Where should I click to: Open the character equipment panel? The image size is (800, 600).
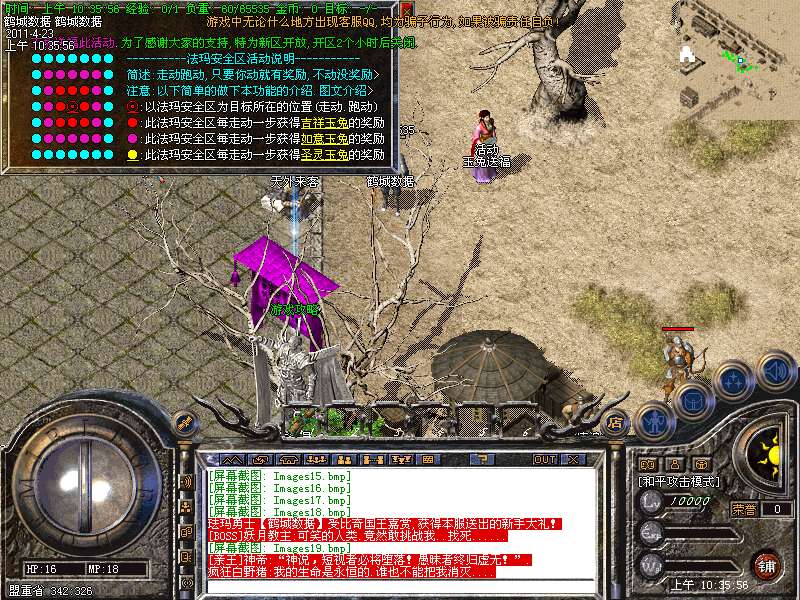[x=655, y=419]
